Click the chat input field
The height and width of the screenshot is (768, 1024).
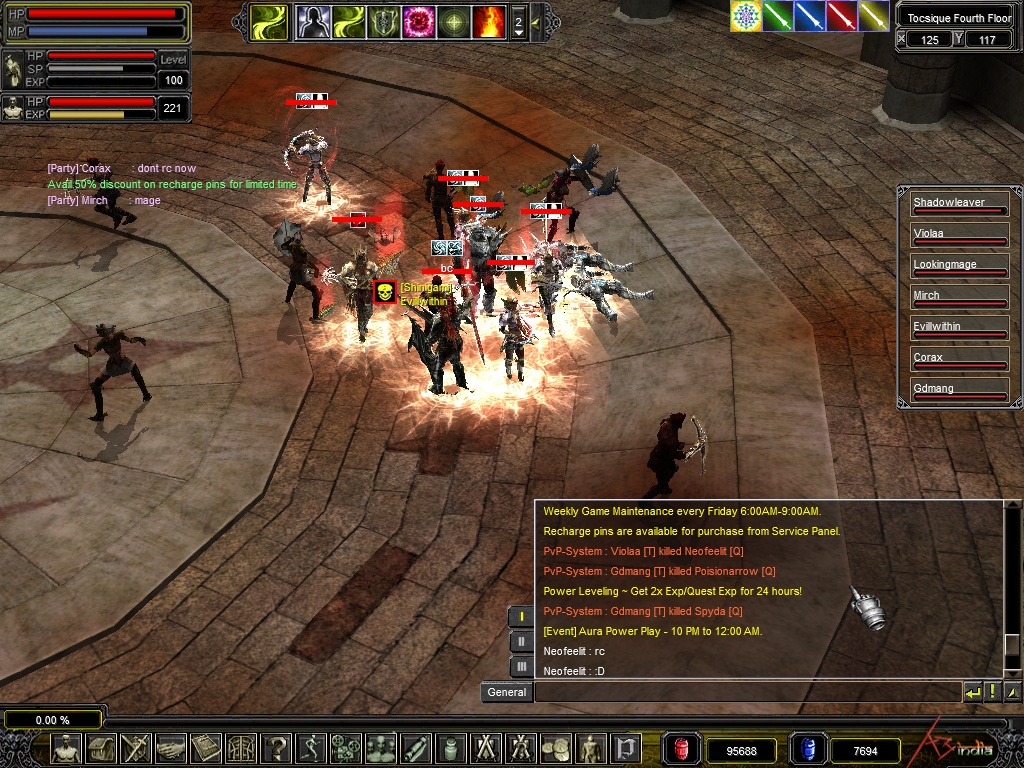tap(746, 692)
